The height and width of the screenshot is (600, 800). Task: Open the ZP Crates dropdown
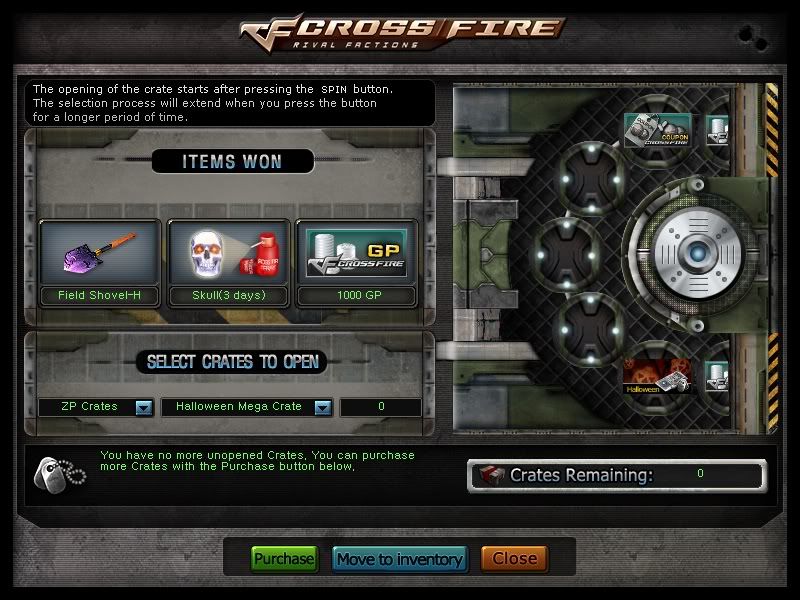pyautogui.click(x=143, y=407)
